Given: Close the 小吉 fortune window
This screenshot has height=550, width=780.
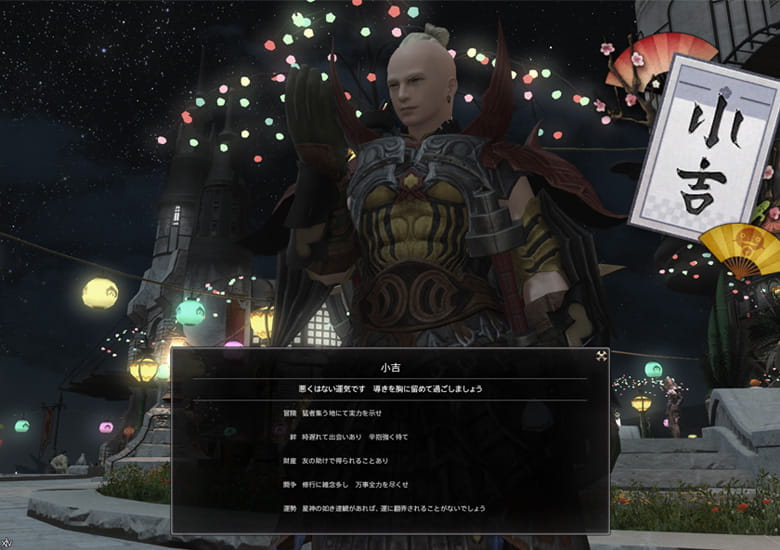Looking at the screenshot, I should [x=600, y=356].
